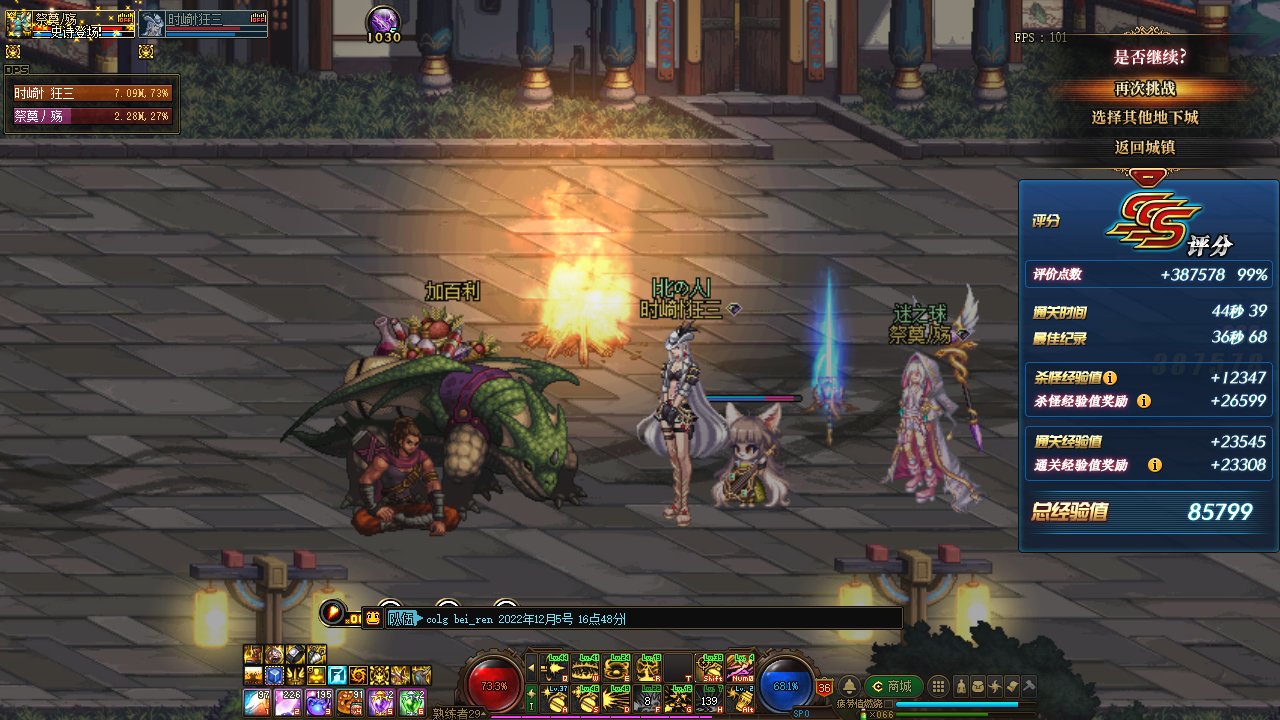
Task: Open the grid menu icon beside 商城
Action: [938, 686]
